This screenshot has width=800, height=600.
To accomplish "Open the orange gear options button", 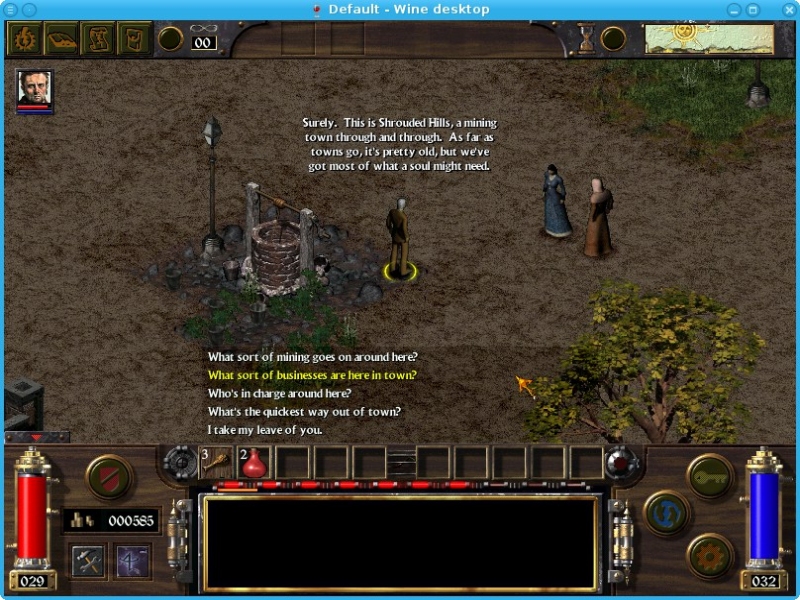I will [710, 555].
